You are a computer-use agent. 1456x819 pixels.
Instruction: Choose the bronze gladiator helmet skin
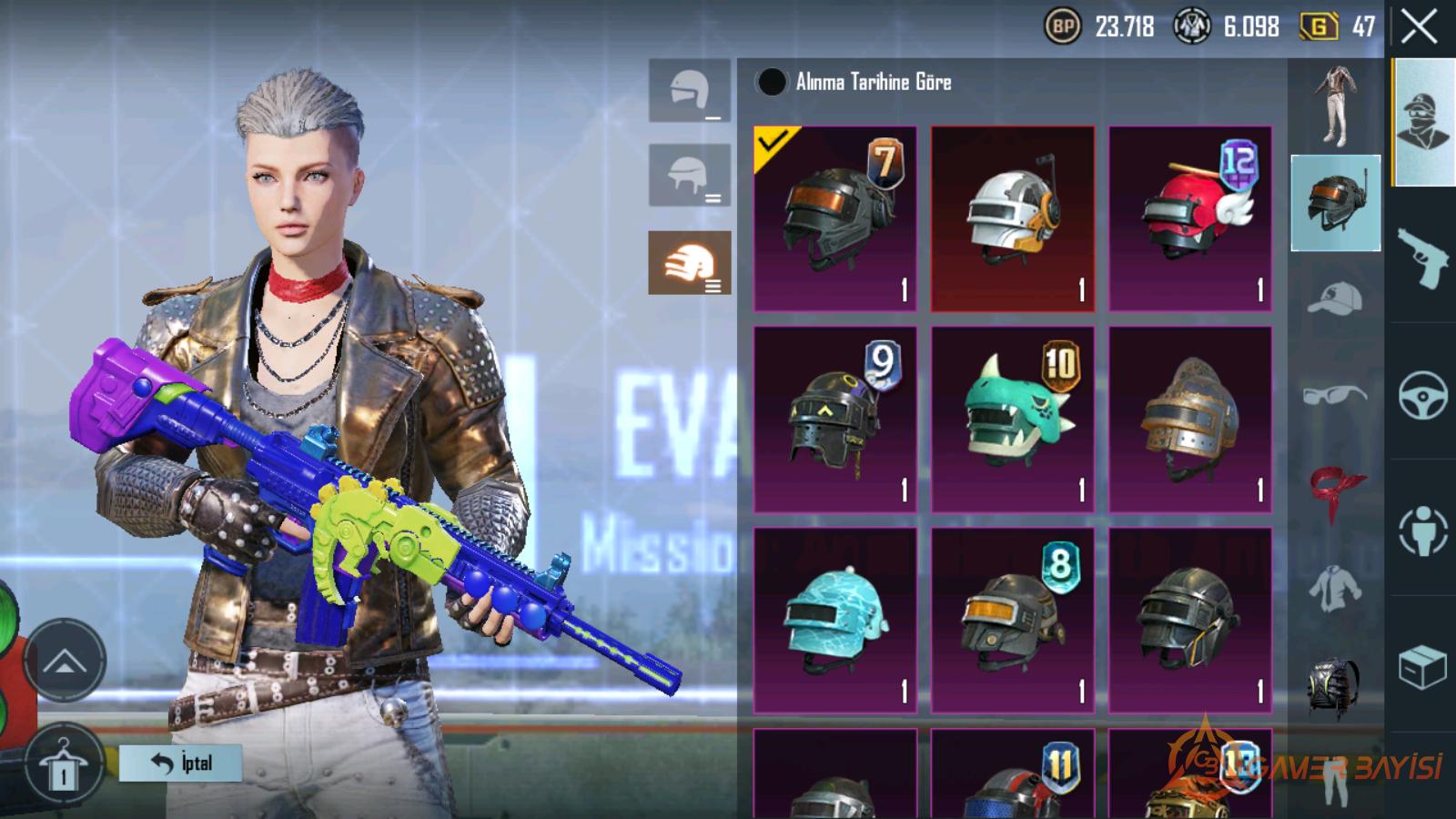(x=1189, y=420)
